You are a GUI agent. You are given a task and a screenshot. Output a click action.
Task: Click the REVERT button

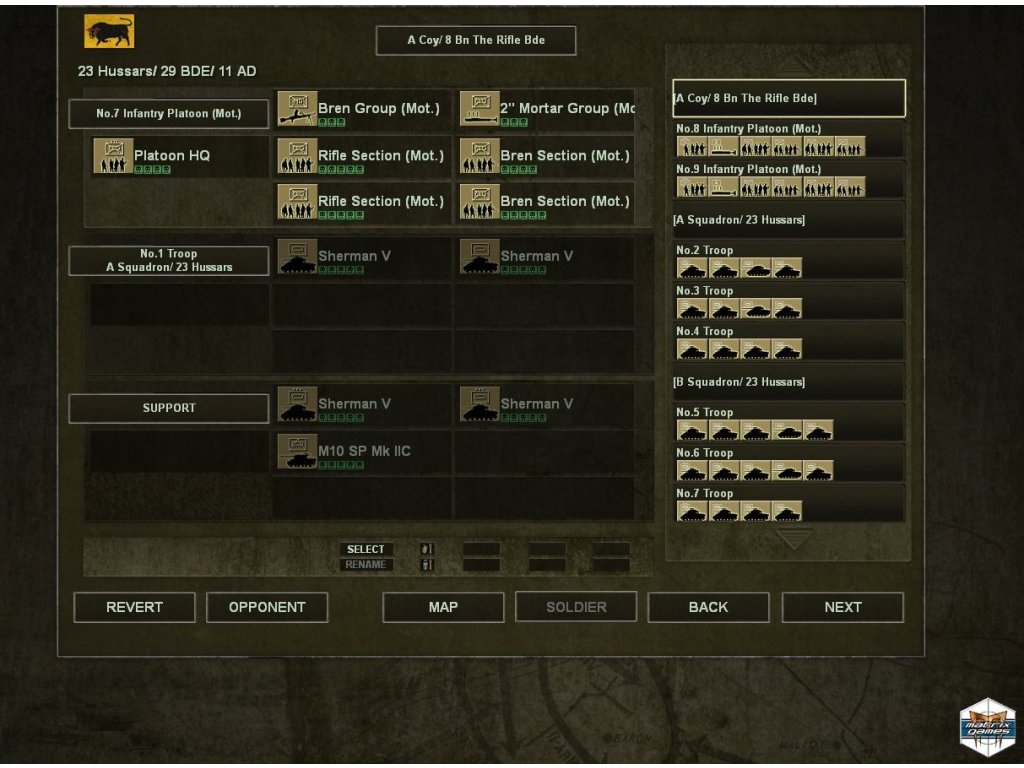[x=134, y=607]
